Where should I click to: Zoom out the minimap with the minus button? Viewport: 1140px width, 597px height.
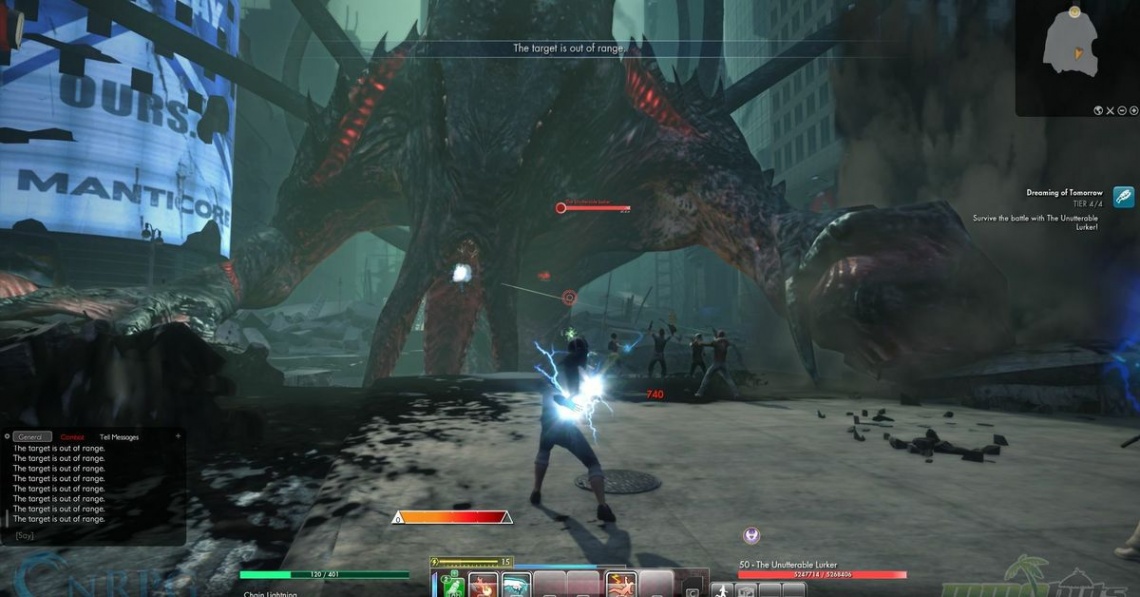pos(1122,110)
